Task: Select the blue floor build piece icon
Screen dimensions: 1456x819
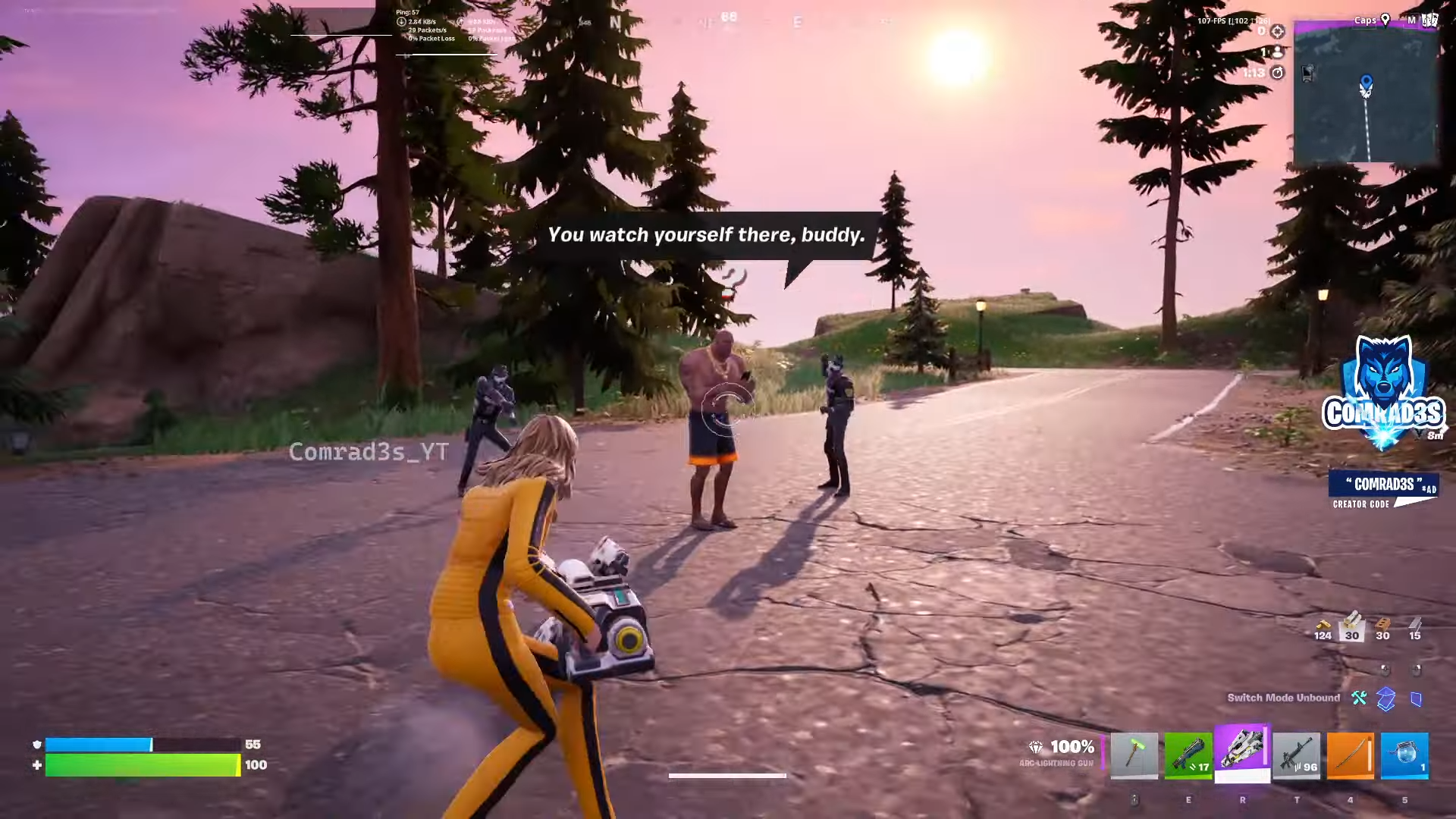Action: point(1385,698)
